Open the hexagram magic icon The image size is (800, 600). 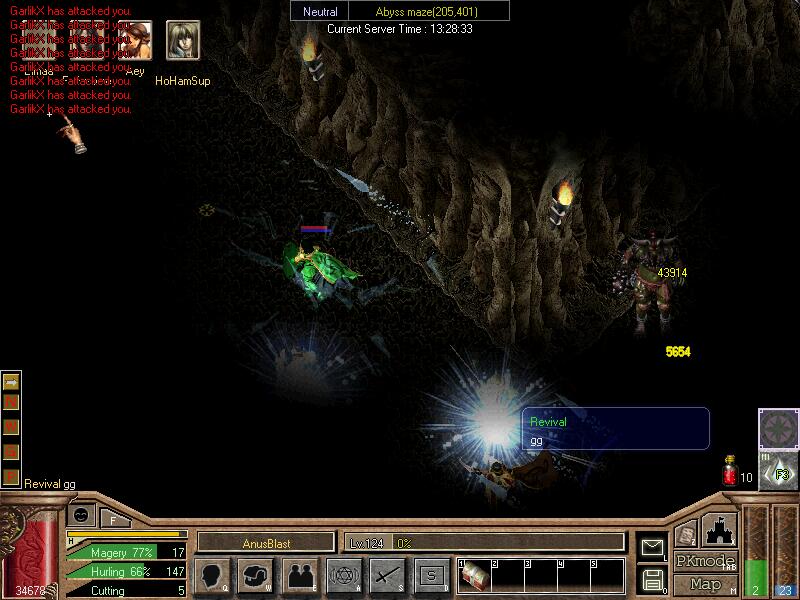tap(344, 575)
